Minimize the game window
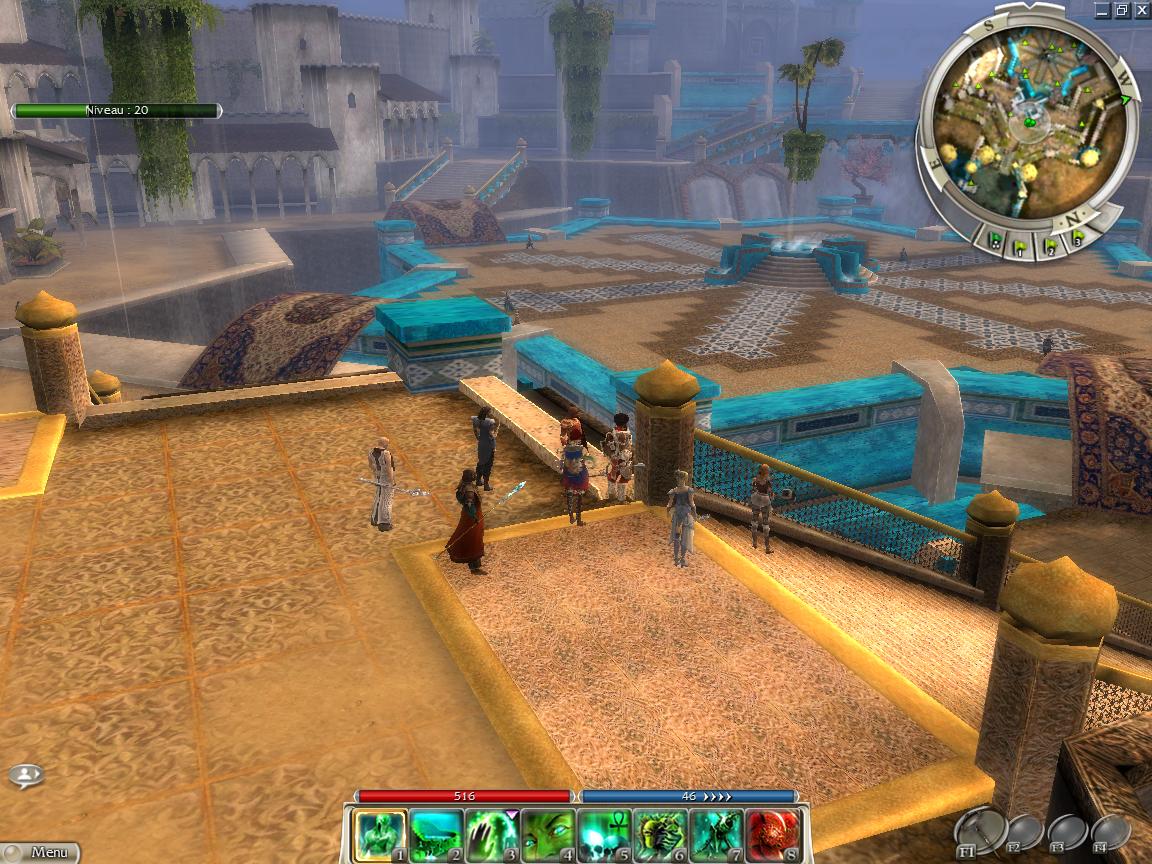The width and height of the screenshot is (1152, 864). point(1102,10)
